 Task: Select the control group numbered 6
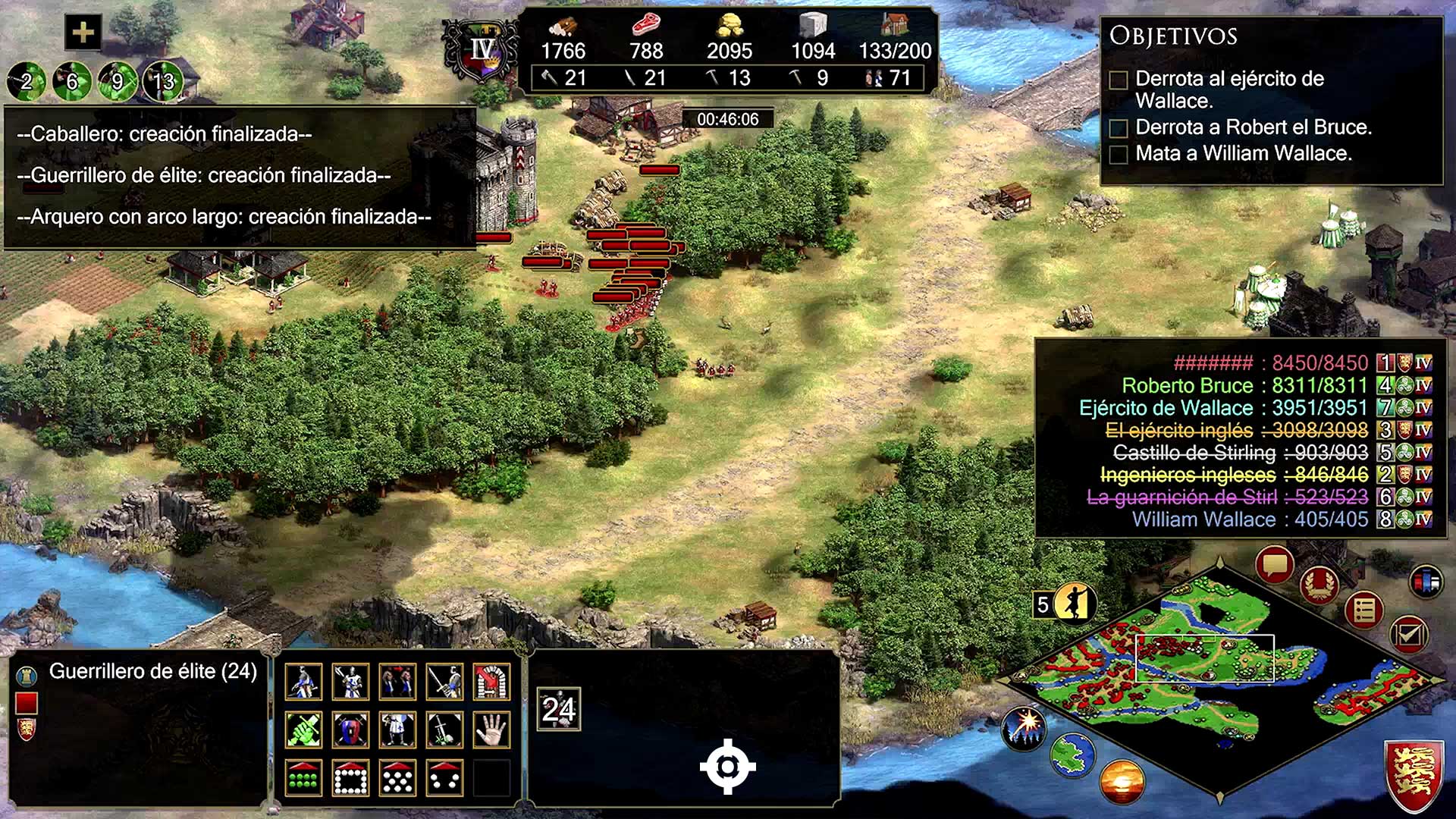[x=72, y=81]
